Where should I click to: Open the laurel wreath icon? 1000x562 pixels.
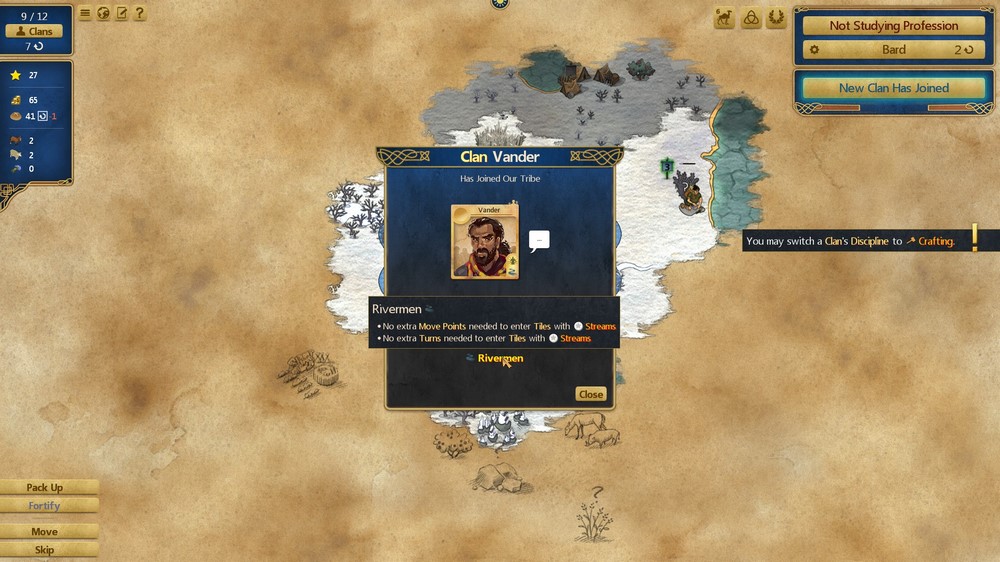pos(775,18)
